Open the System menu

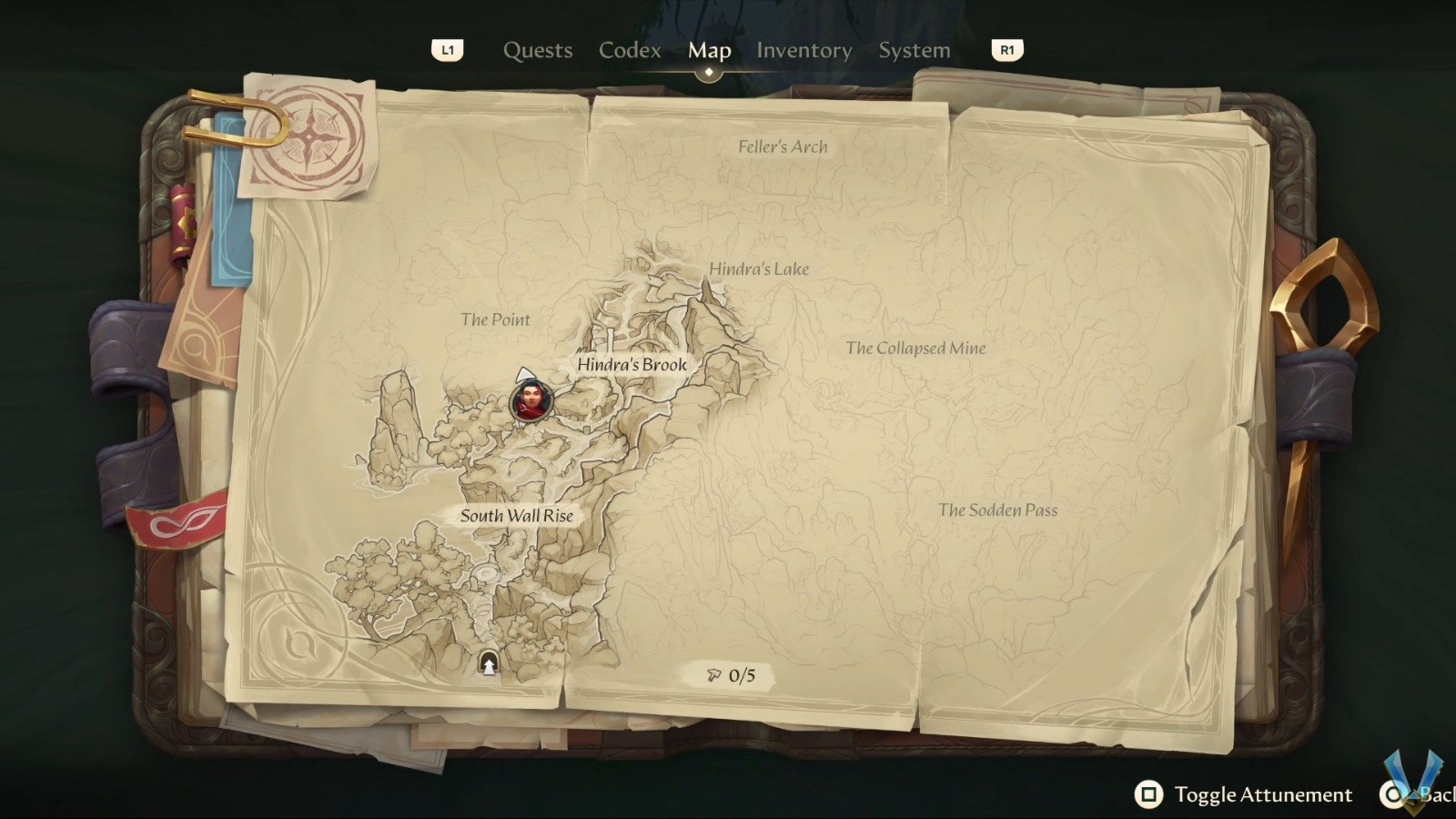coord(914,51)
